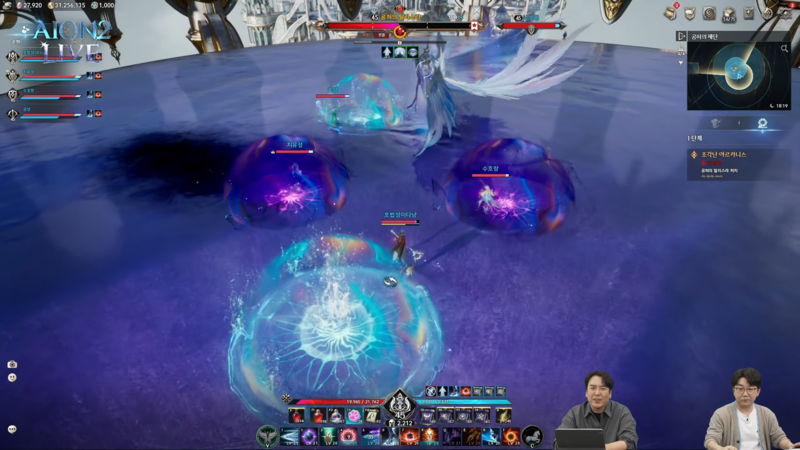The image size is (800, 450).
Task: Cast the green hand skill
Action: pyautogui.click(x=329, y=436)
